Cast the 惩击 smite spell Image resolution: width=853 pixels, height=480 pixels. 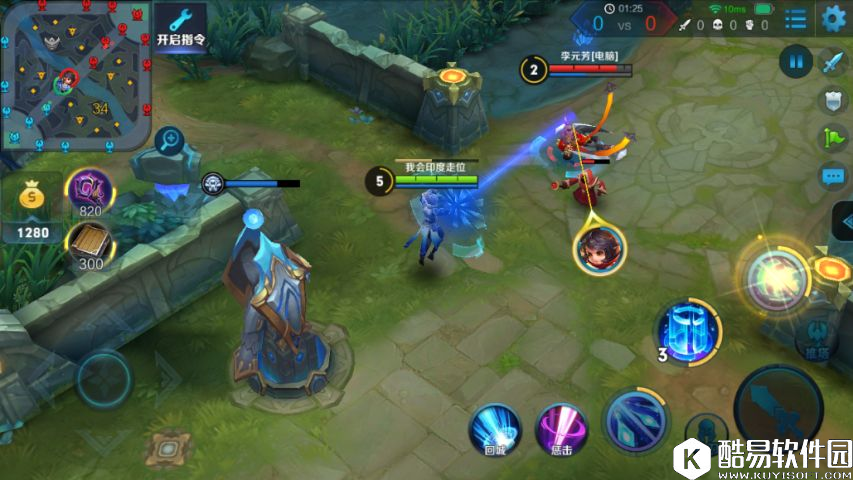[x=561, y=428]
